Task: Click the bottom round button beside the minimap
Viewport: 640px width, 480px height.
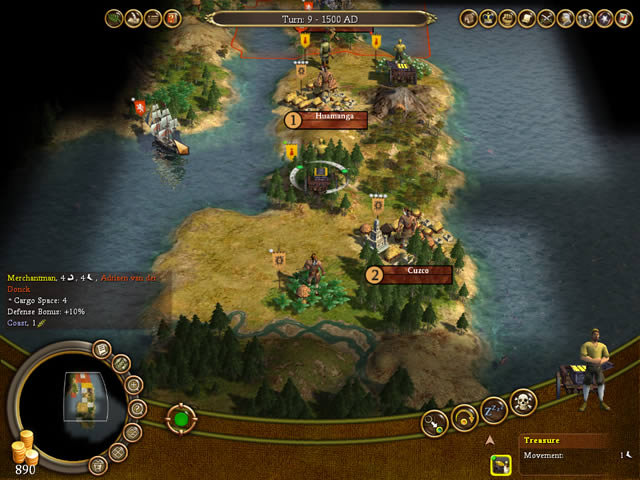Action: (98, 465)
